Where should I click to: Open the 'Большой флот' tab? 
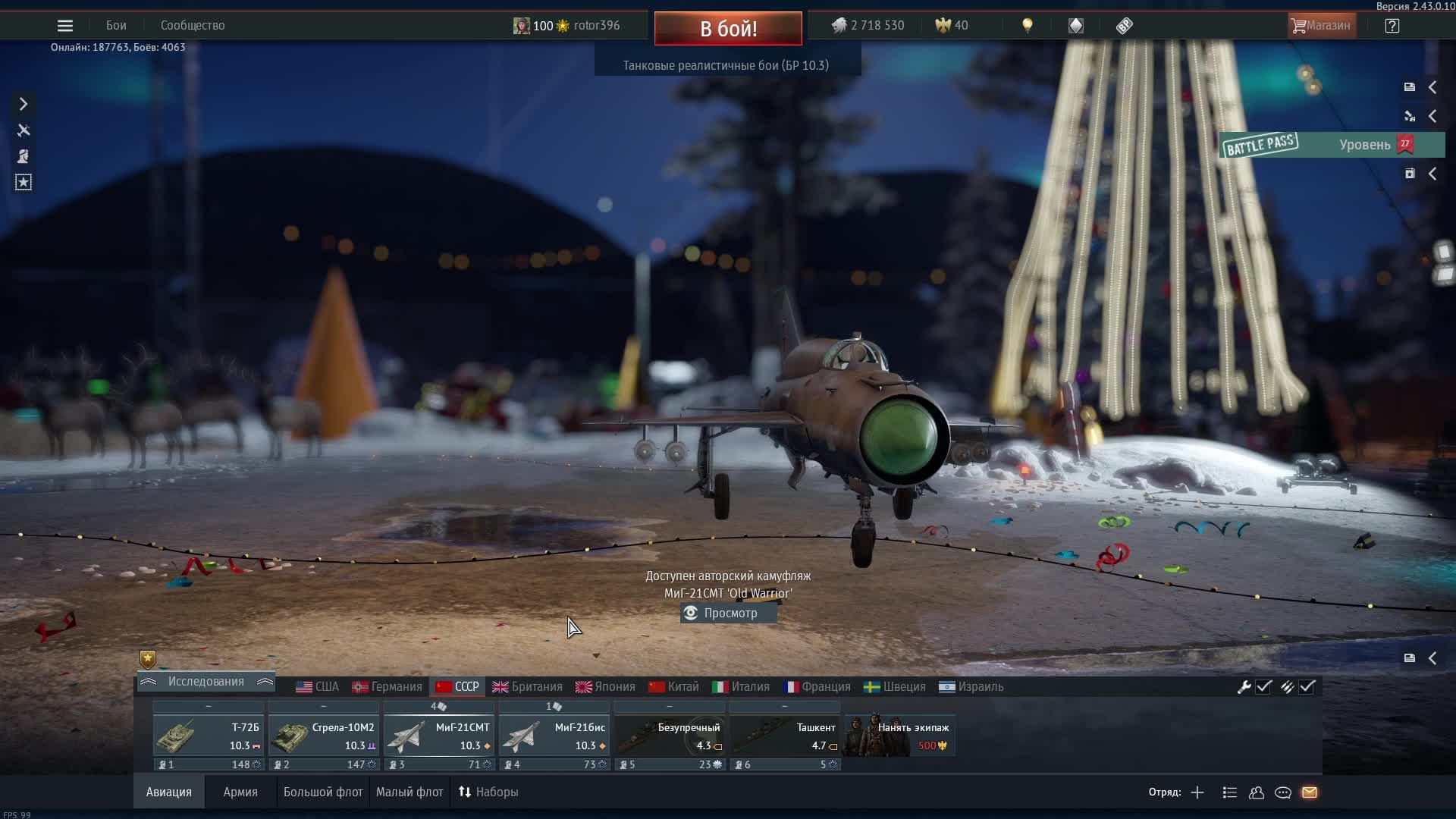tap(323, 792)
